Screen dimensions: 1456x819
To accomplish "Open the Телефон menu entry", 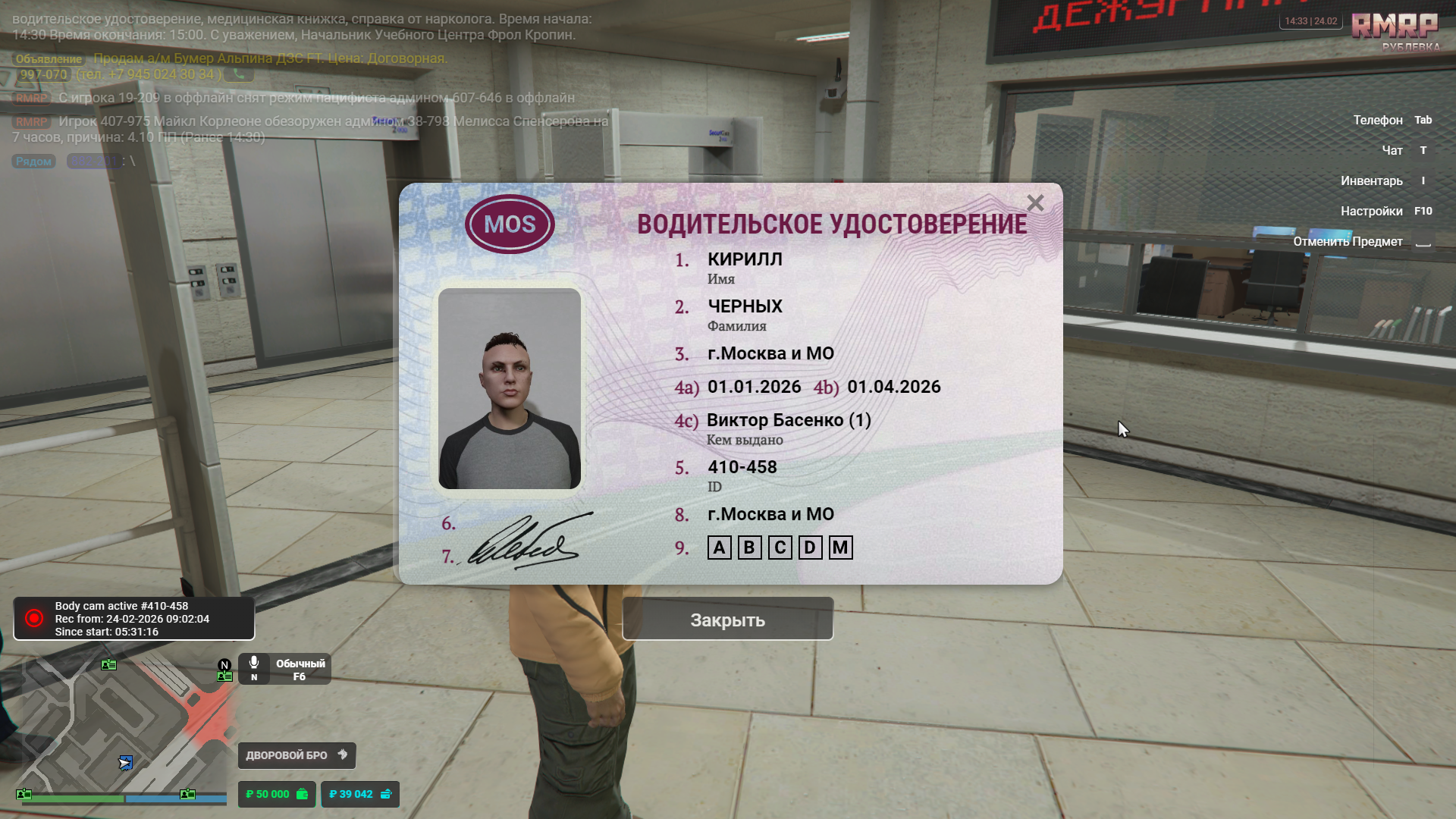I will point(1378,120).
